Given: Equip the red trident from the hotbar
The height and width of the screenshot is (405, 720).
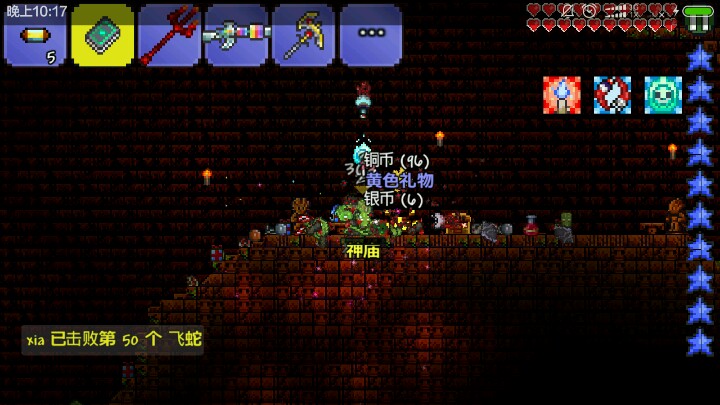Looking at the screenshot, I should 169,36.
